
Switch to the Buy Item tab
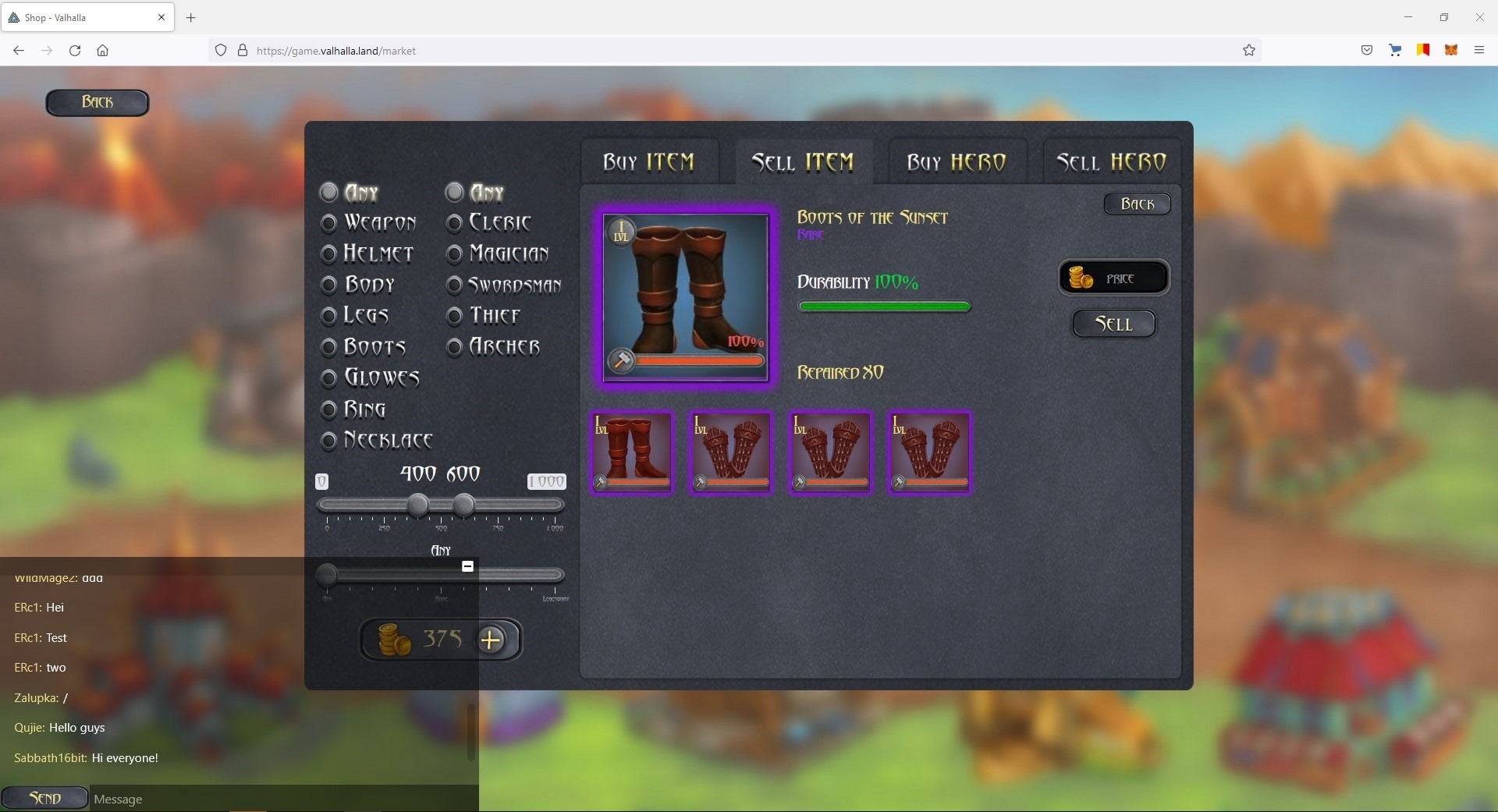[648, 162]
